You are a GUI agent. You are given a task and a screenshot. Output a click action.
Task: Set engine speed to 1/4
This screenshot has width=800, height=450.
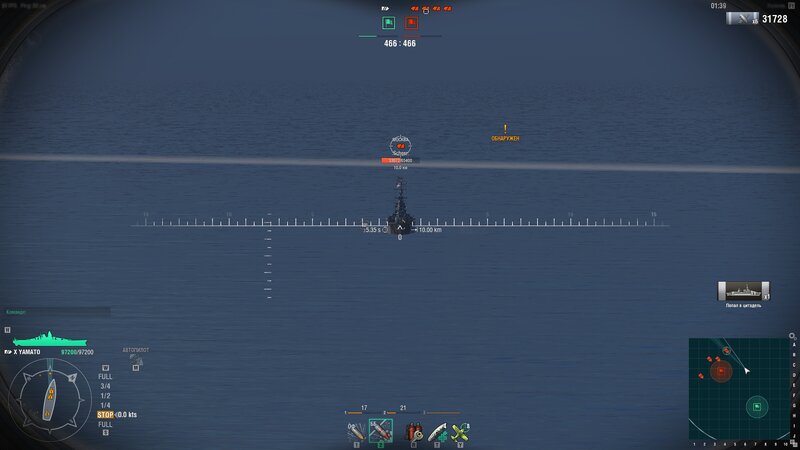point(105,404)
